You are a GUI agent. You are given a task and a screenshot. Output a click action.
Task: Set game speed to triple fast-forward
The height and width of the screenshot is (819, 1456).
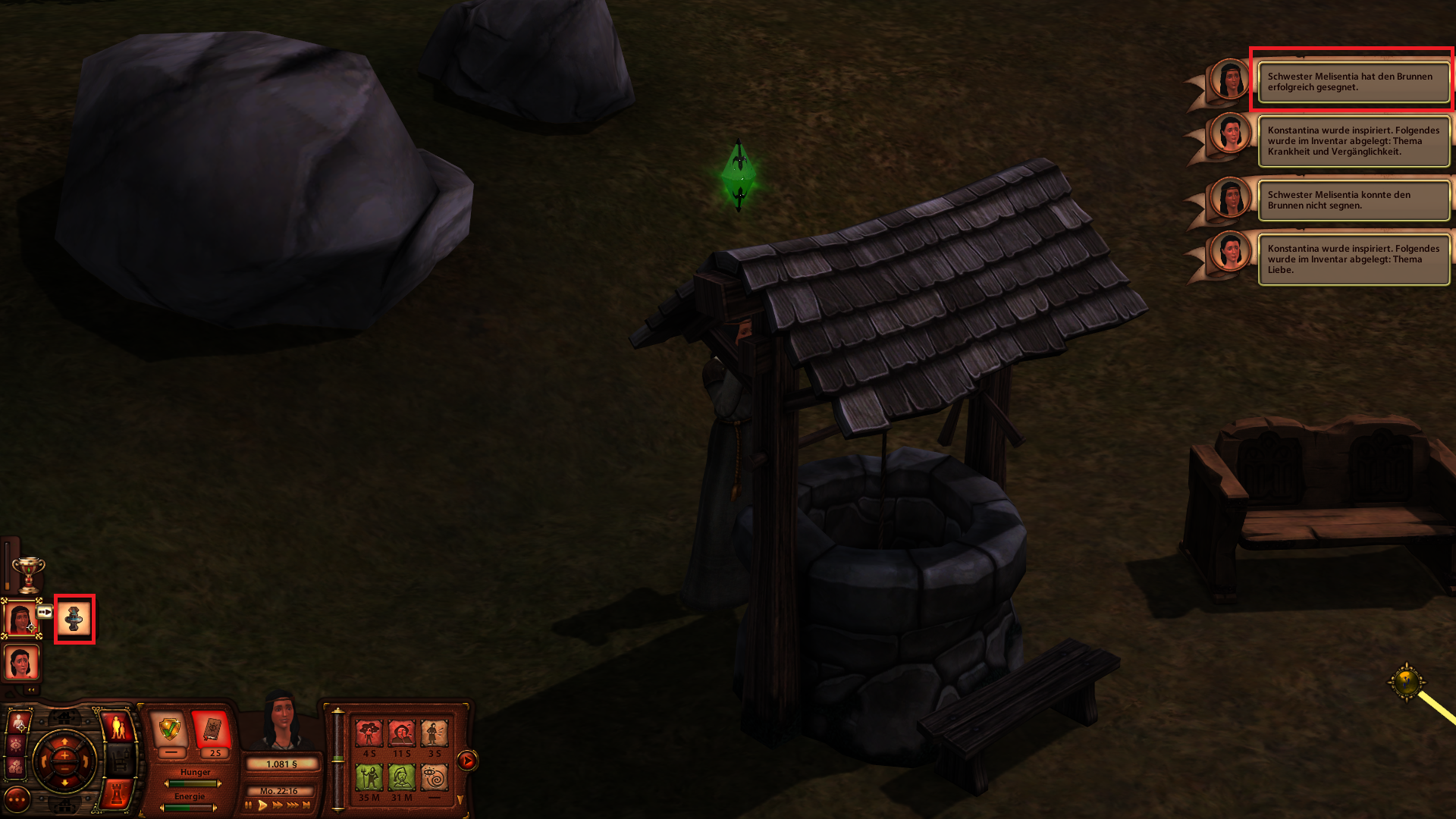(292, 805)
